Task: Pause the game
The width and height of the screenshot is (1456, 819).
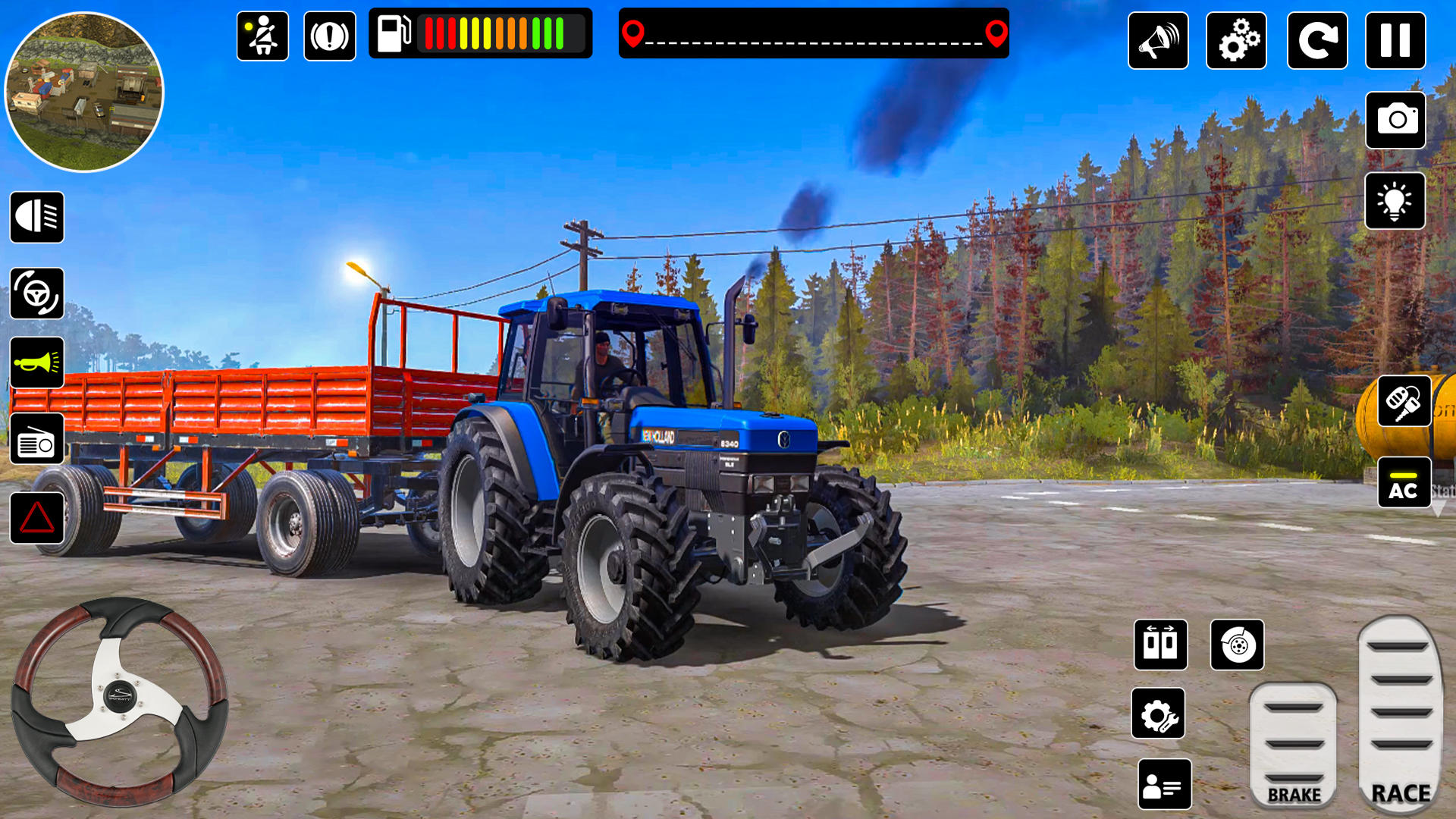Action: click(1395, 42)
